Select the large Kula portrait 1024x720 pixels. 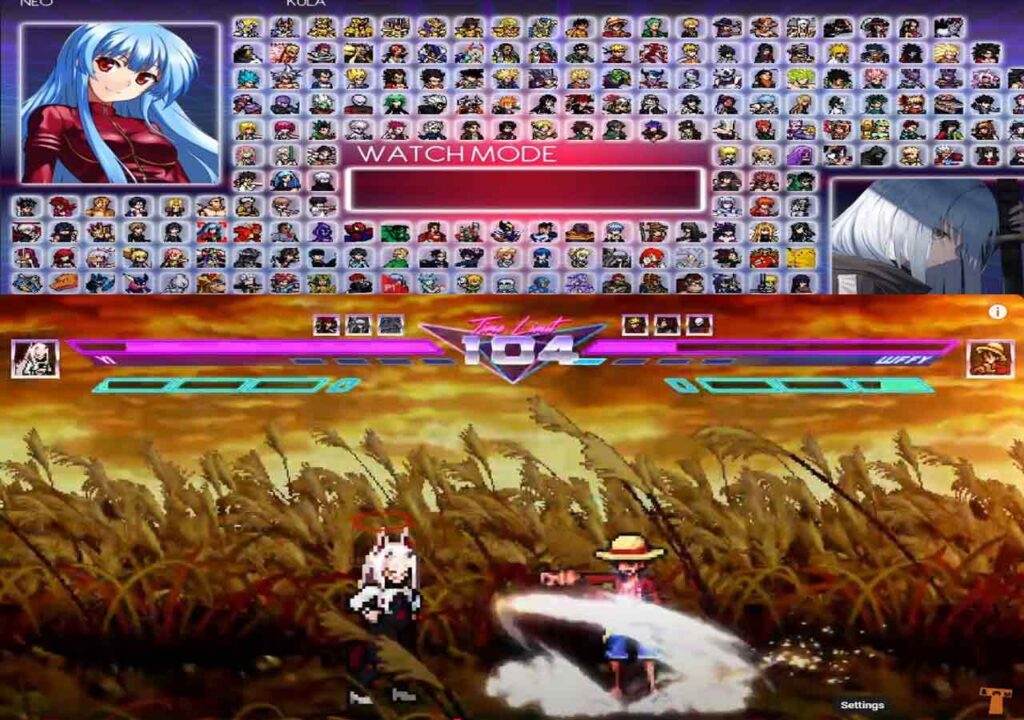(x=120, y=103)
